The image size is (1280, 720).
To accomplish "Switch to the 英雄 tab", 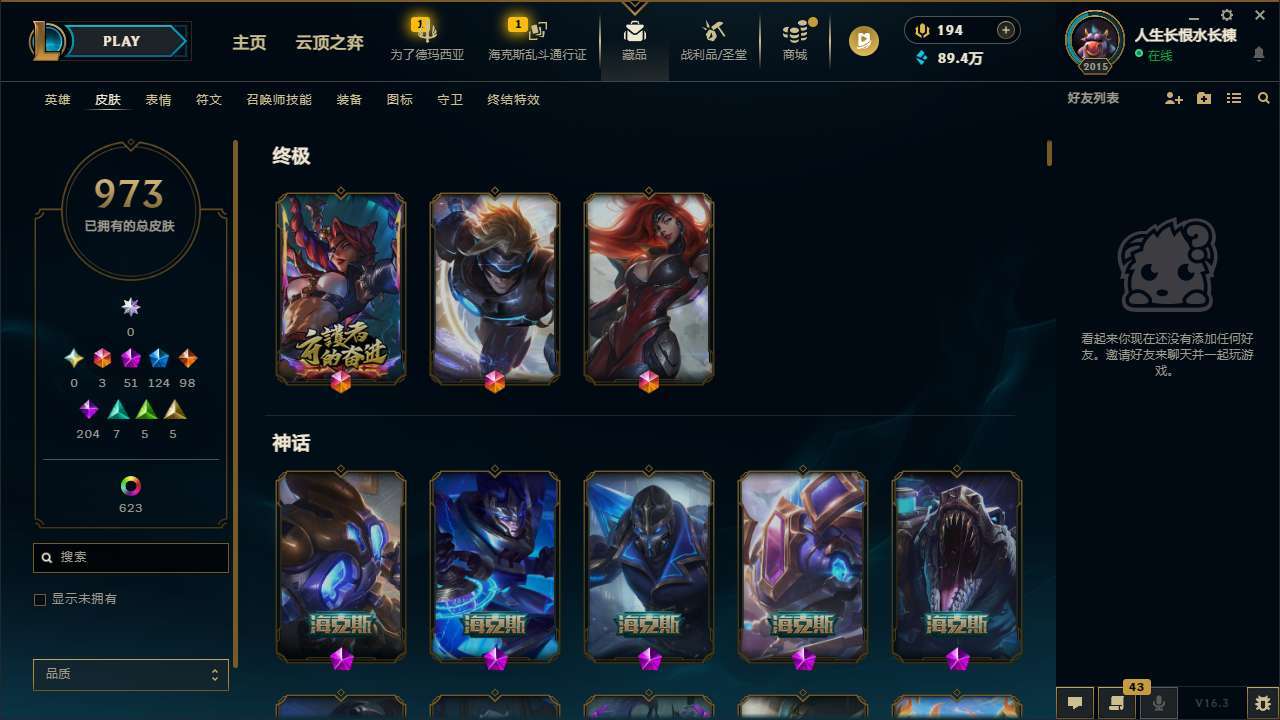I will (57, 100).
